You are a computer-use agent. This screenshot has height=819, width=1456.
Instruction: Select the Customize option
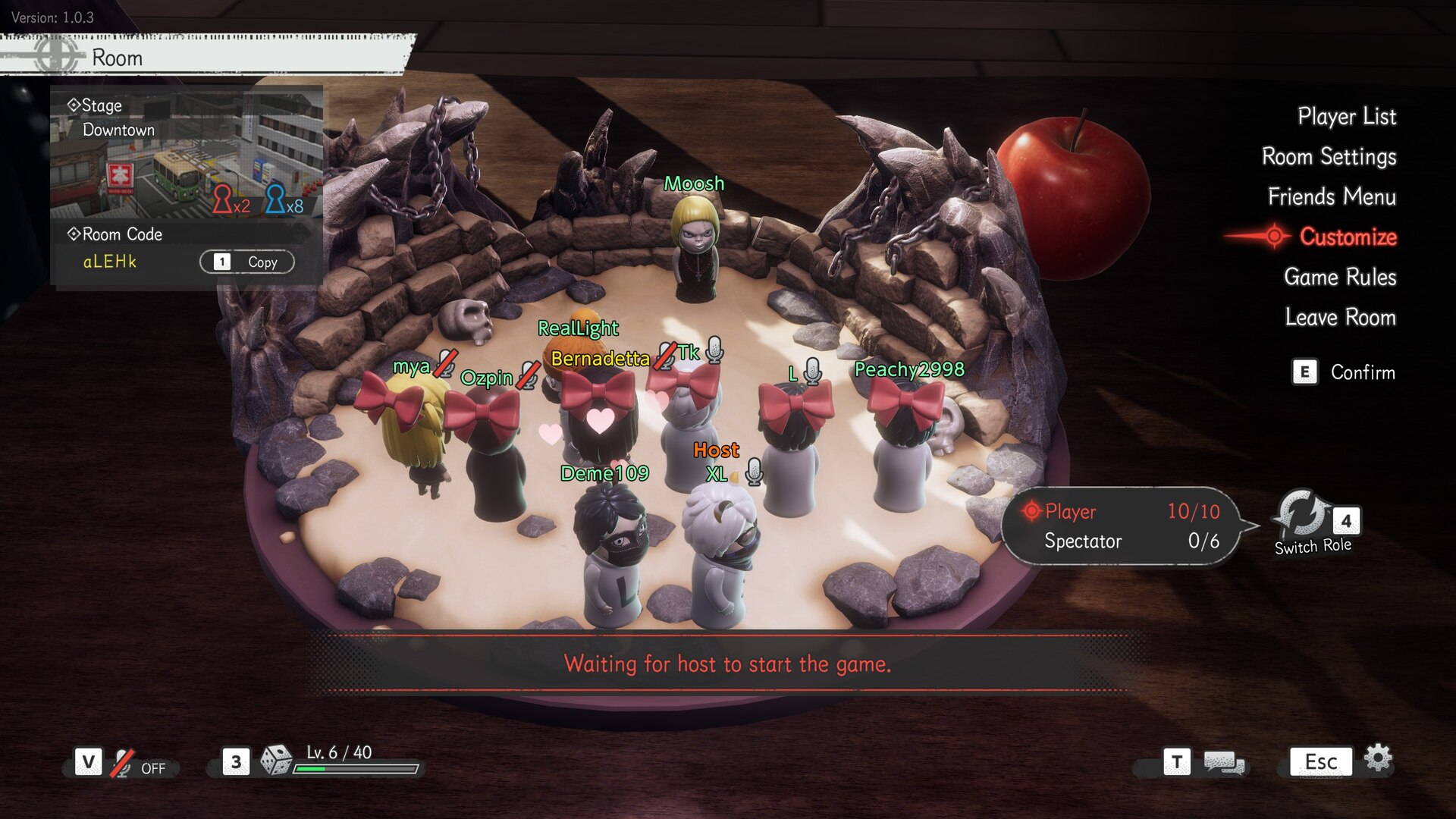tap(1348, 237)
